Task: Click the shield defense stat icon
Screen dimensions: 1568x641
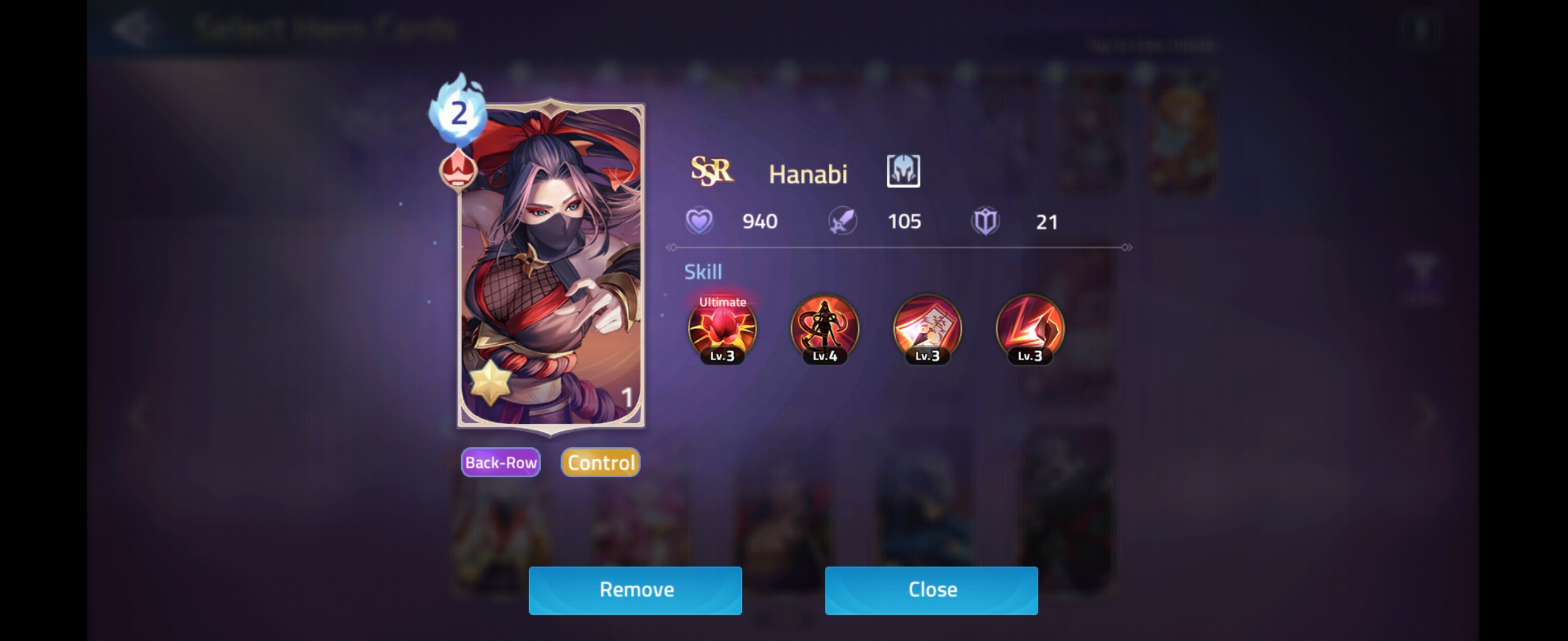Action: 985,221
